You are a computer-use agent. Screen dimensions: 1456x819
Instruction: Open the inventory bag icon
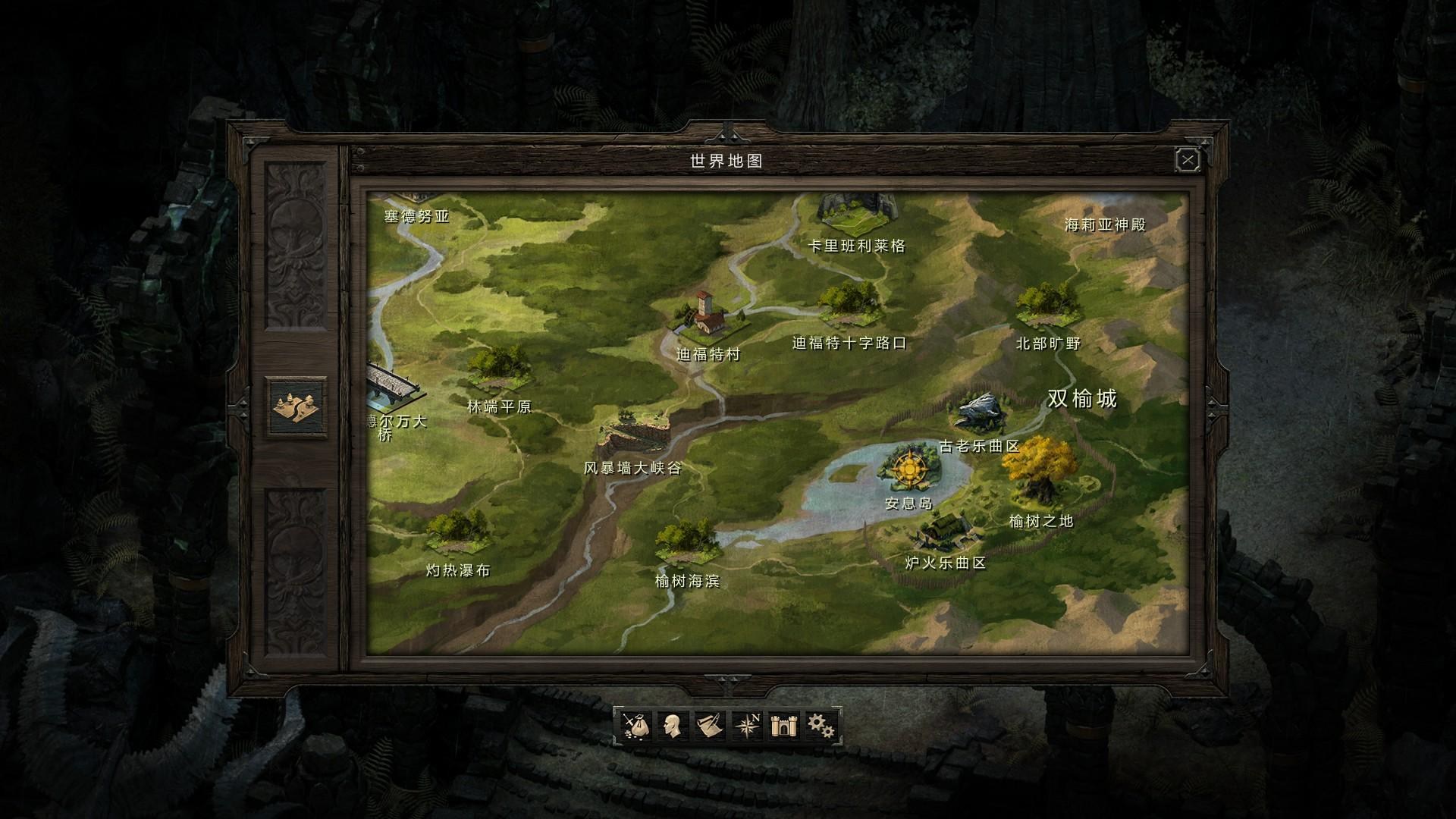click(x=635, y=726)
